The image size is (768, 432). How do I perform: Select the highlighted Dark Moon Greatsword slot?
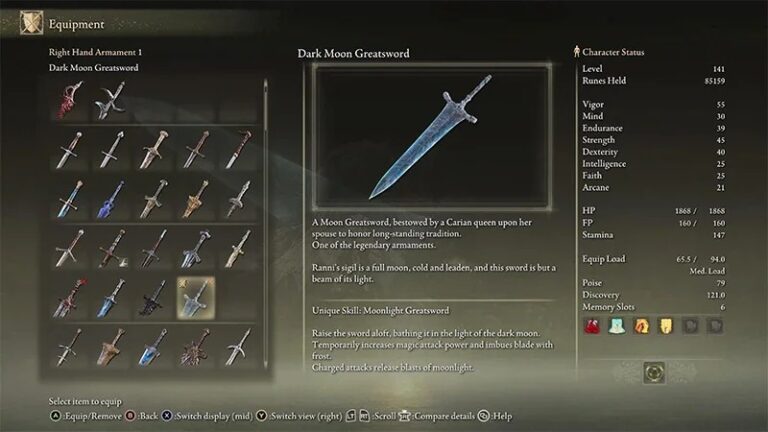pyautogui.click(x=196, y=298)
